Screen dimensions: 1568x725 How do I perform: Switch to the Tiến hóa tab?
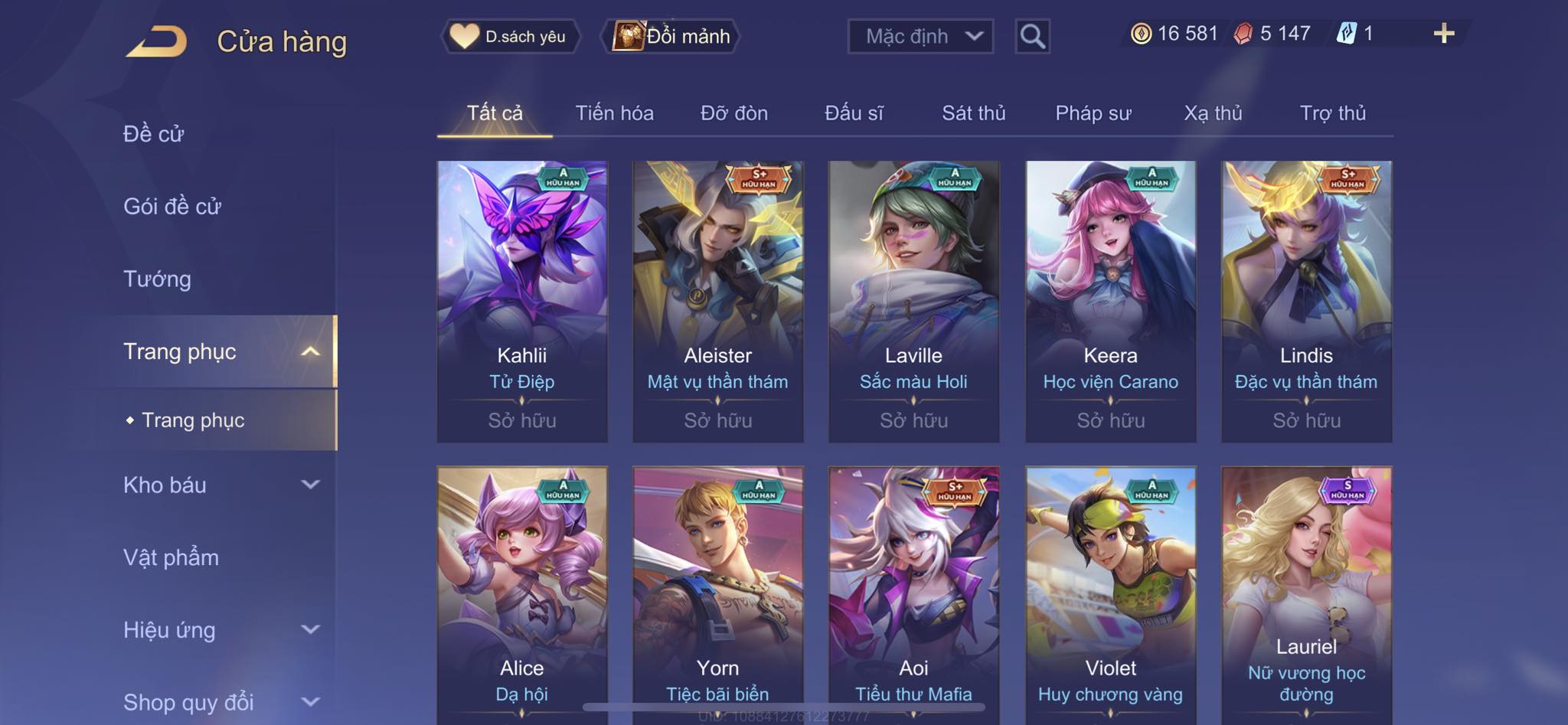pos(614,113)
